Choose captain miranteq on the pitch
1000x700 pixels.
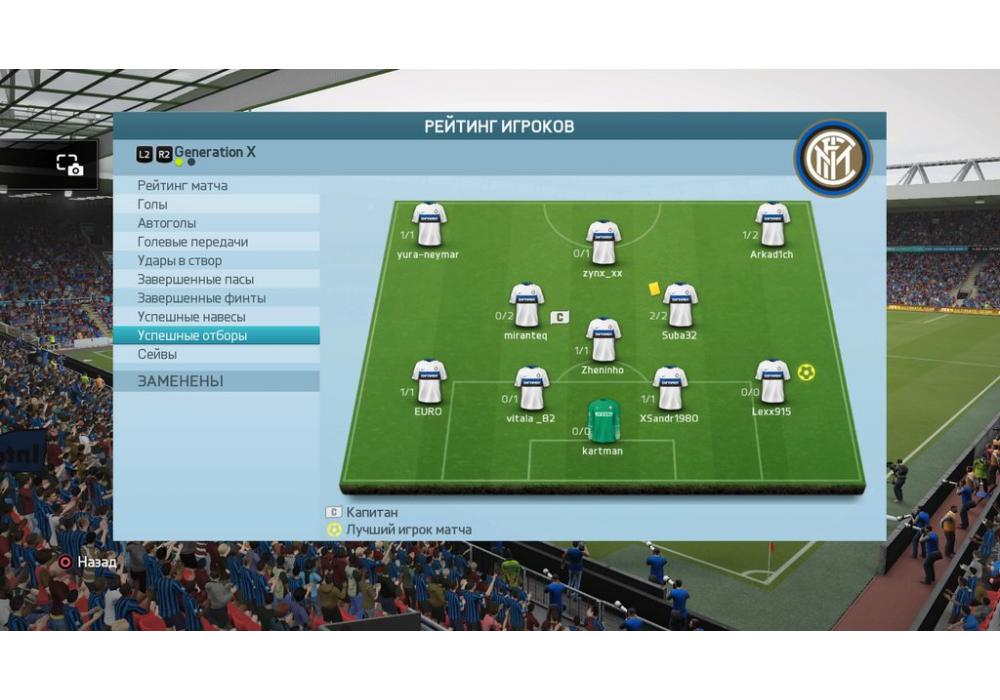[526, 305]
